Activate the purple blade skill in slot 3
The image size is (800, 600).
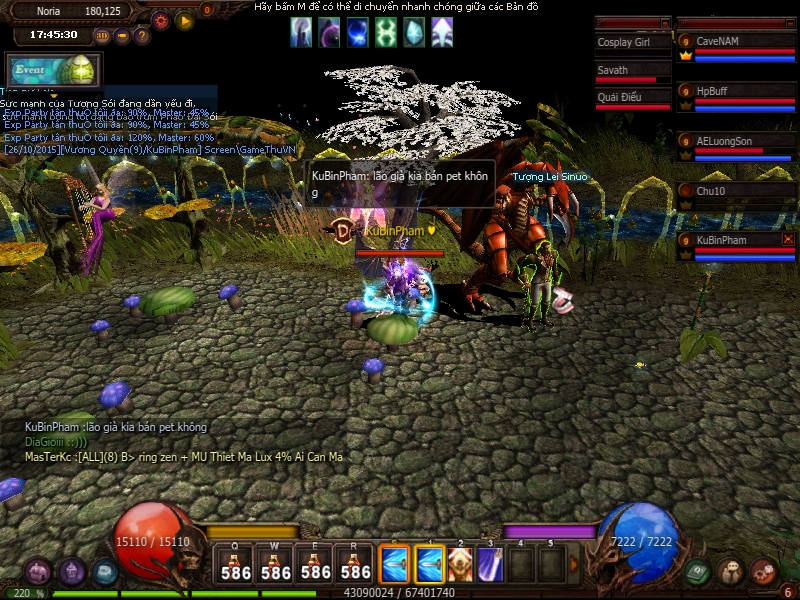pos(490,564)
